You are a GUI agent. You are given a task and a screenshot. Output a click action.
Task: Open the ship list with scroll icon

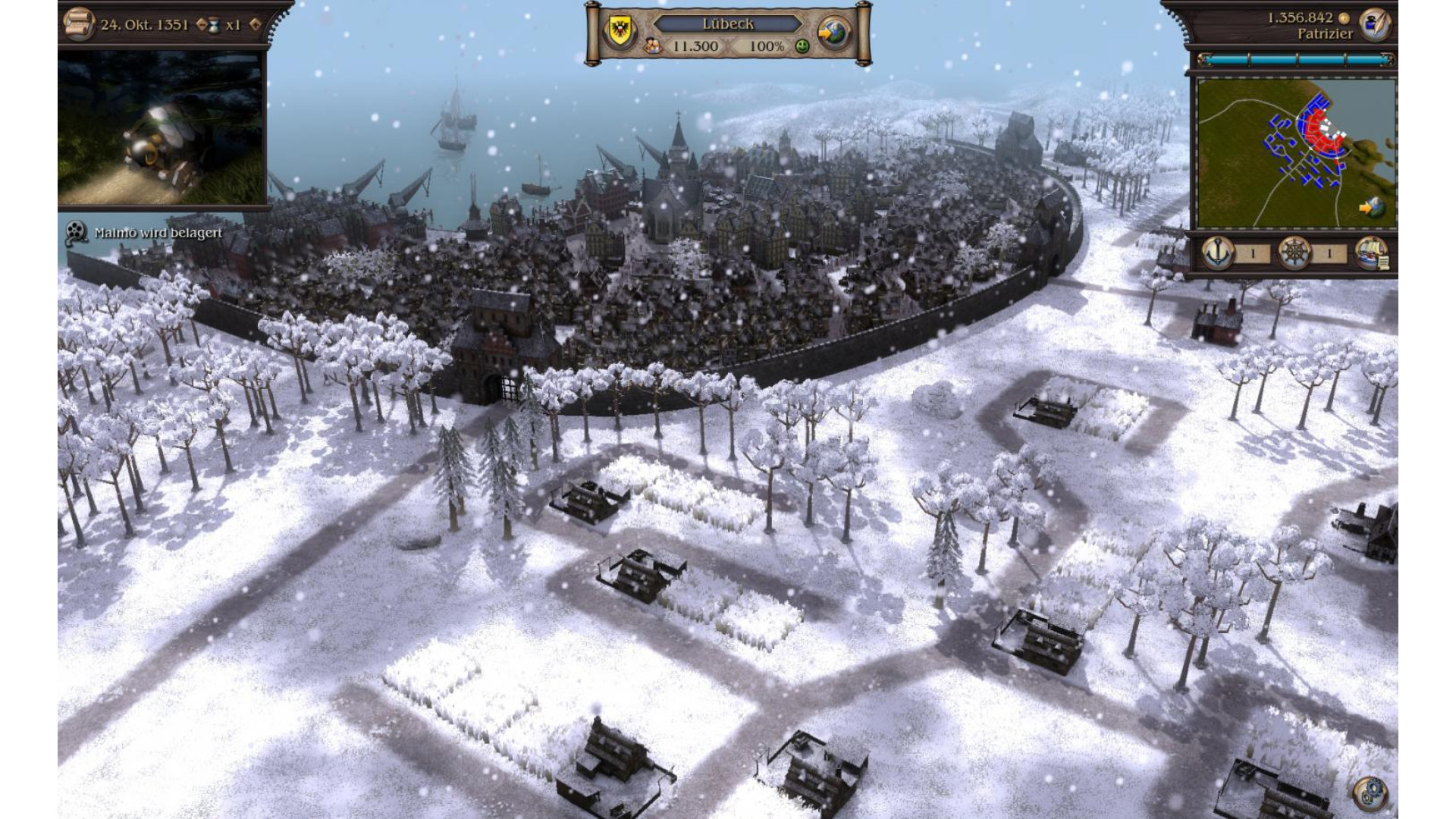coord(1371,253)
